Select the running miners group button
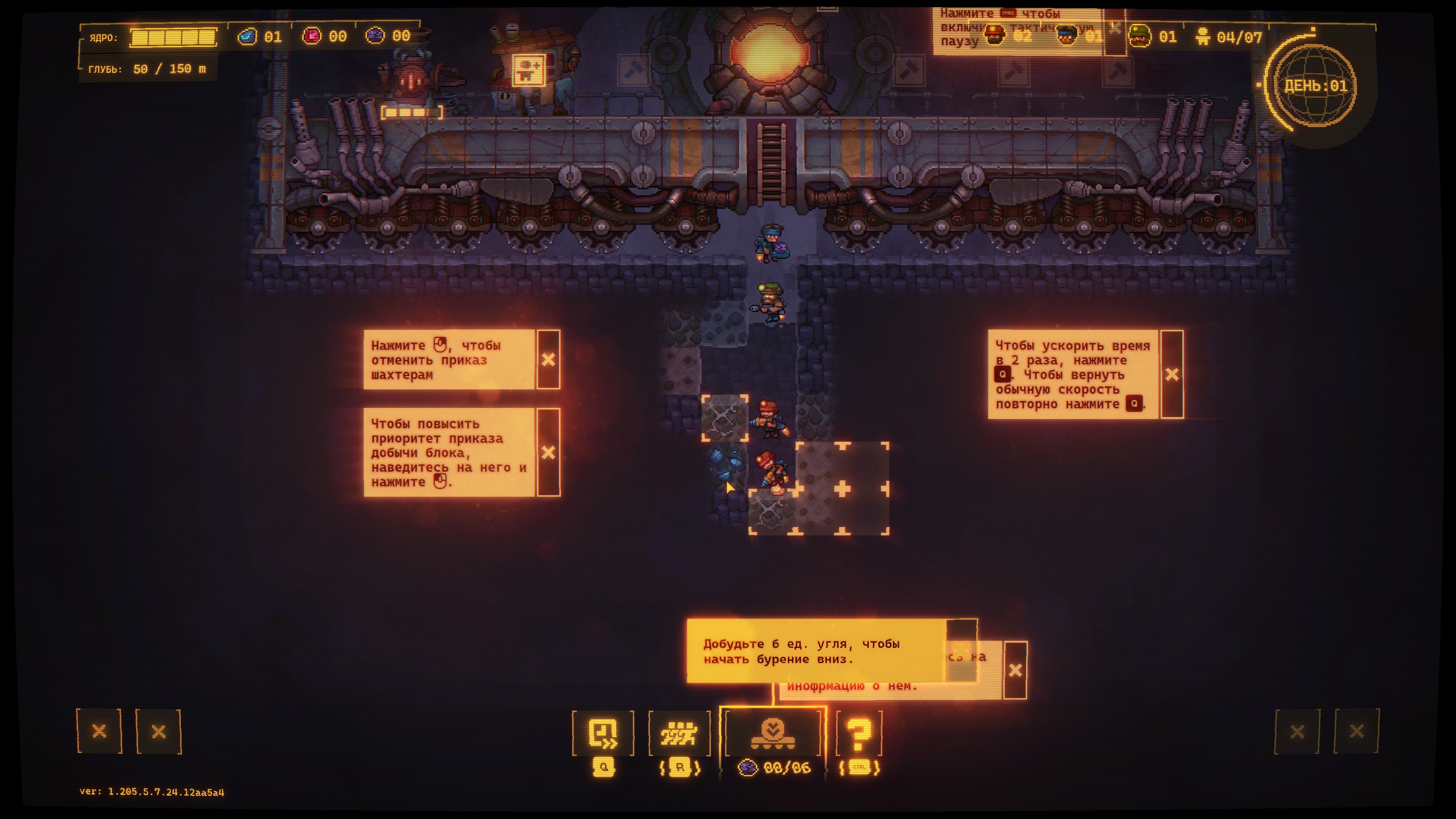 point(679,733)
